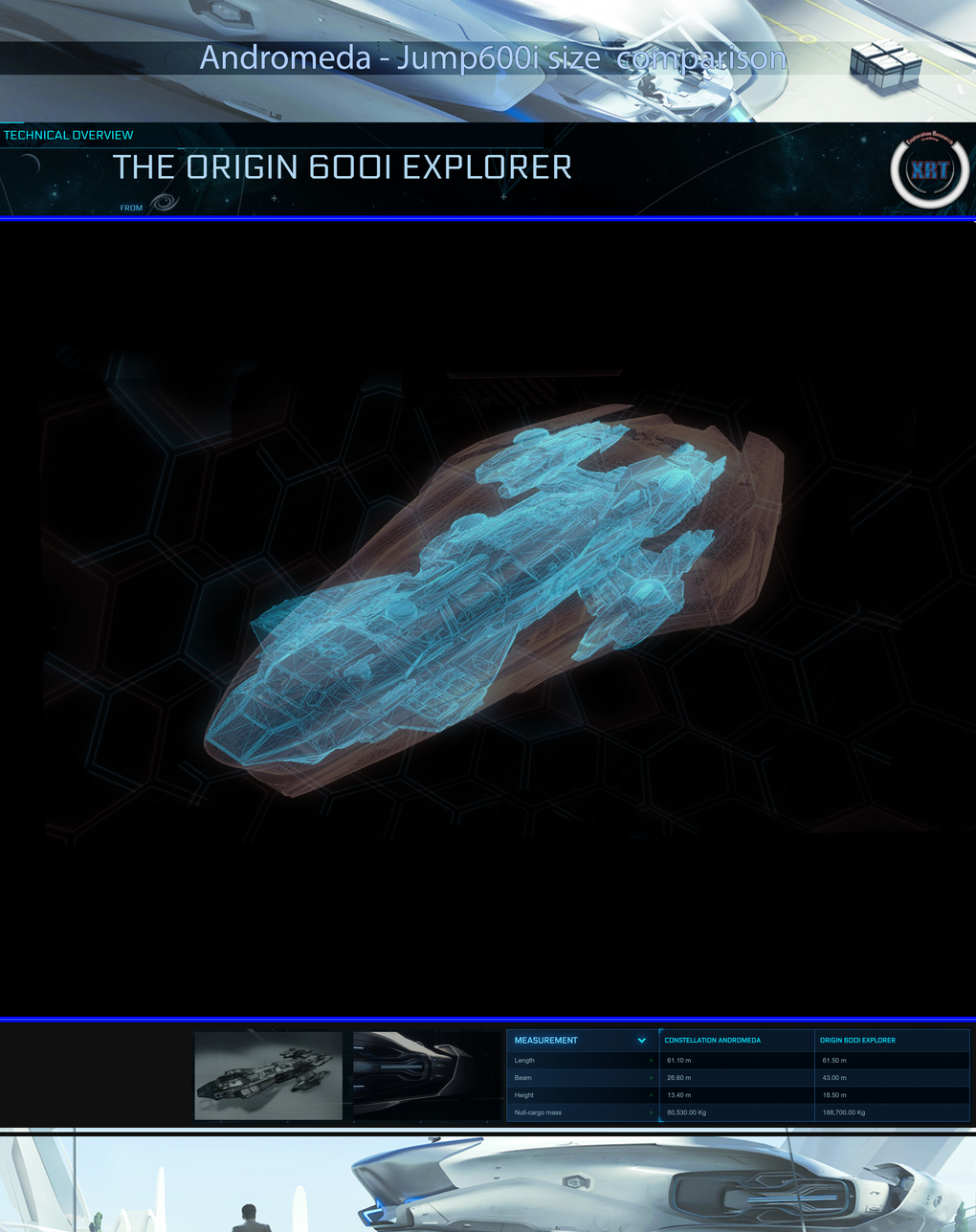The width and height of the screenshot is (976, 1232).
Task: Open the Origin 600i side-view thumbnail
Action: tap(427, 1075)
